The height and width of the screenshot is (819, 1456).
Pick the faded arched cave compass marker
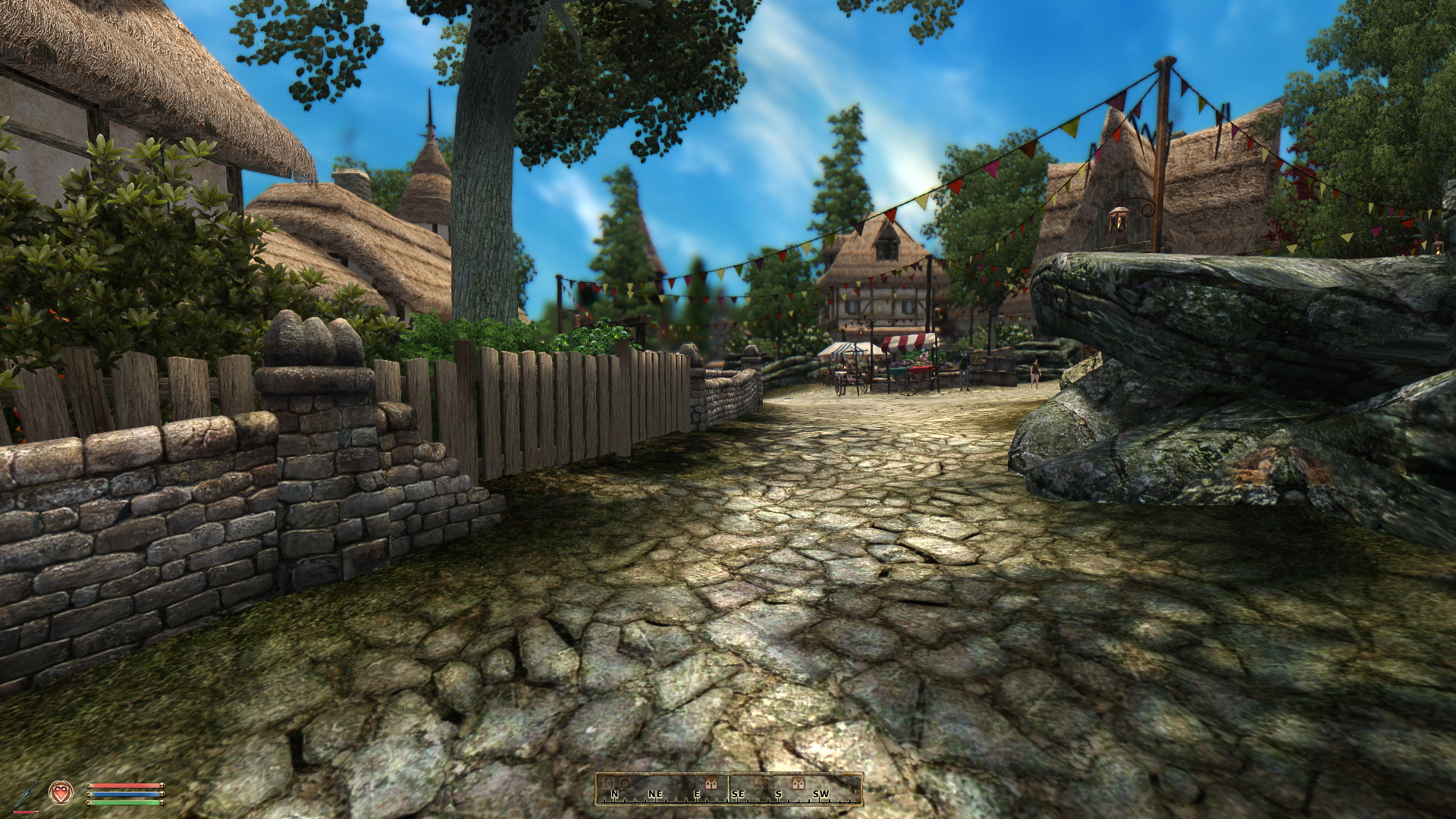625,782
